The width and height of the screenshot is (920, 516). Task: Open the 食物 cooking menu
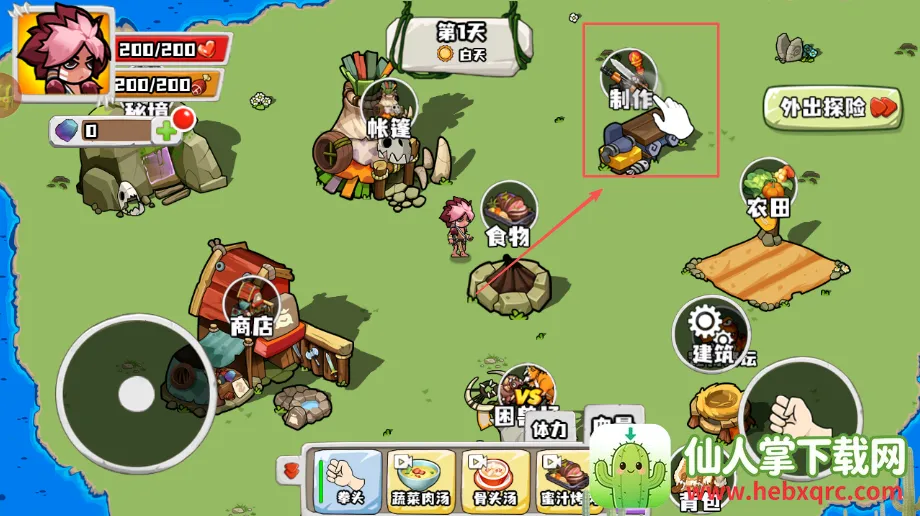(x=509, y=213)
